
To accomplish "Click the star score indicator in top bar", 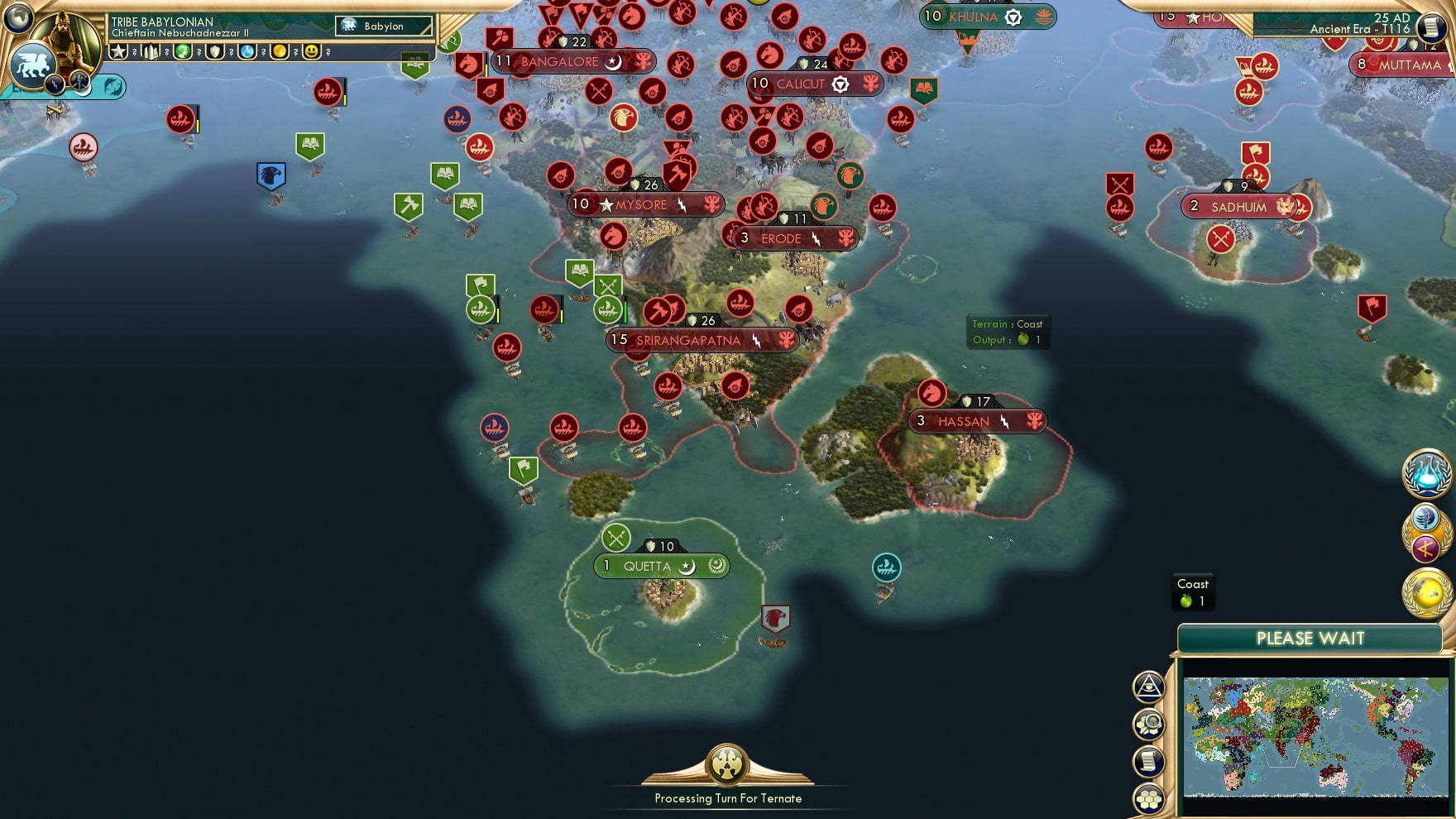I will tap(119, 52).
